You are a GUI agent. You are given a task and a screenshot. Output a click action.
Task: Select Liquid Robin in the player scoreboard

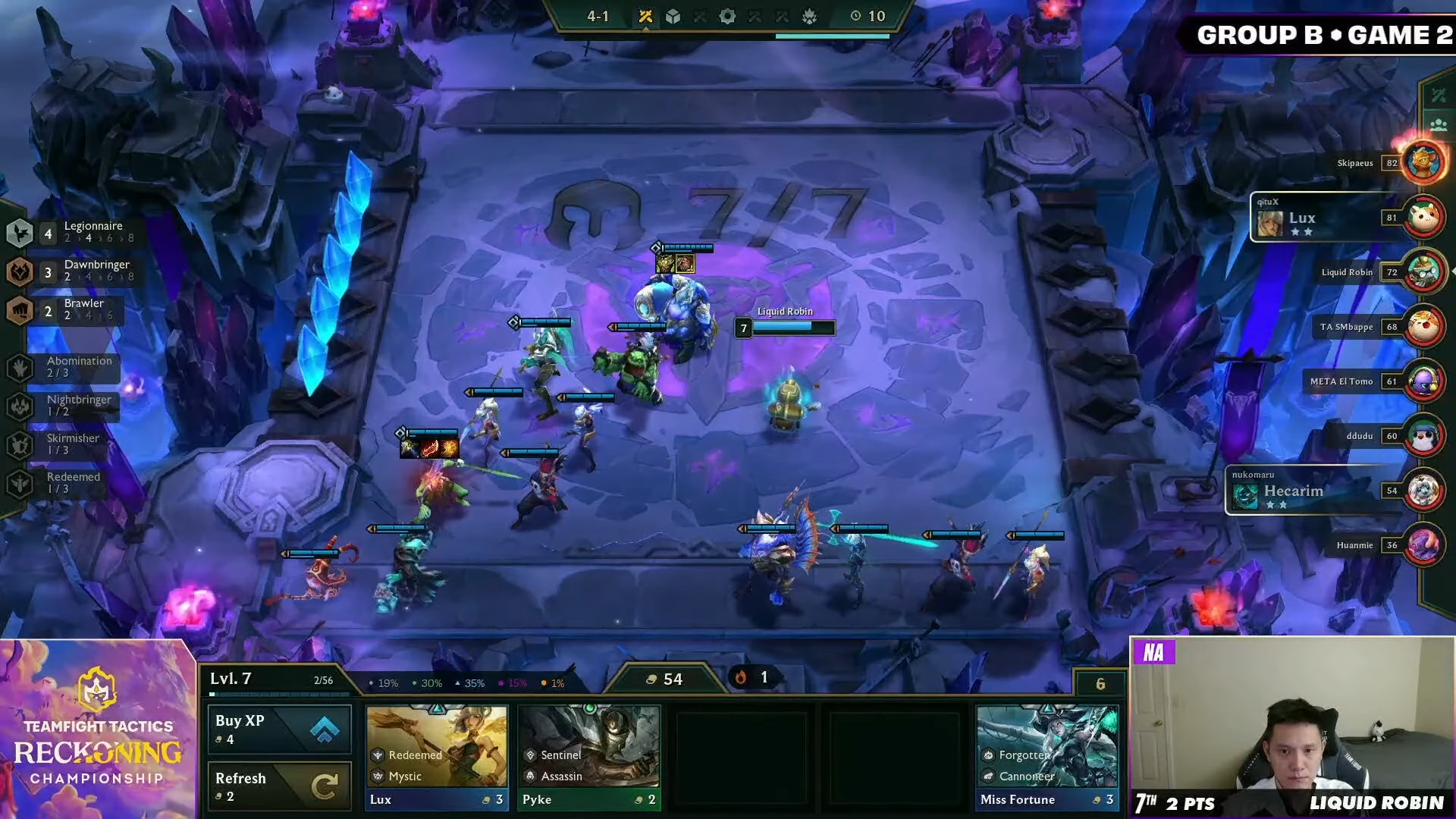(1347, 271)
